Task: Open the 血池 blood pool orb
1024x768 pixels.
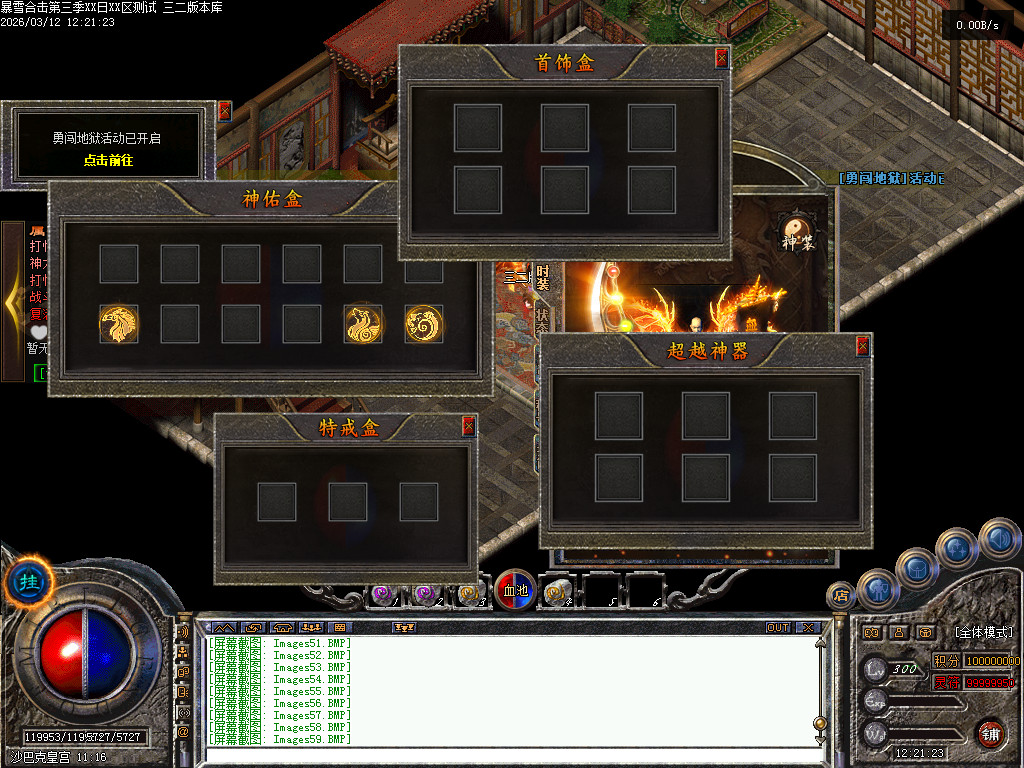Action: click(x=514, y=591)
